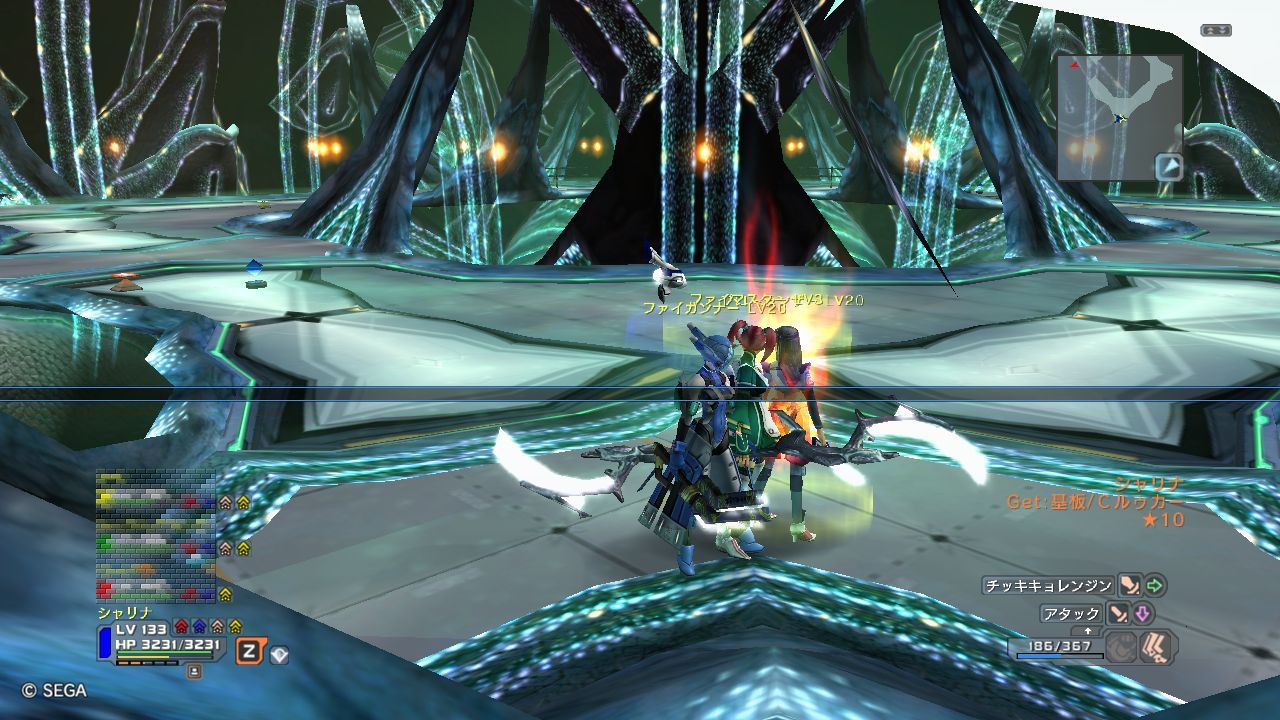The image size is (1280, 720).
Task: Select the シャリナ player name label
Action: point(123,612)
